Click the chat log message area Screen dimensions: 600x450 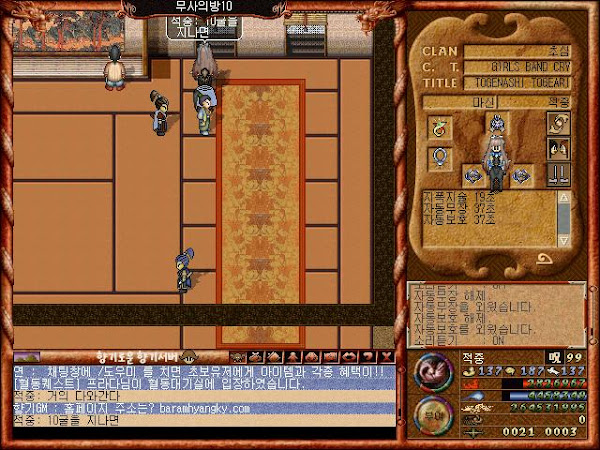coord(200,396)
